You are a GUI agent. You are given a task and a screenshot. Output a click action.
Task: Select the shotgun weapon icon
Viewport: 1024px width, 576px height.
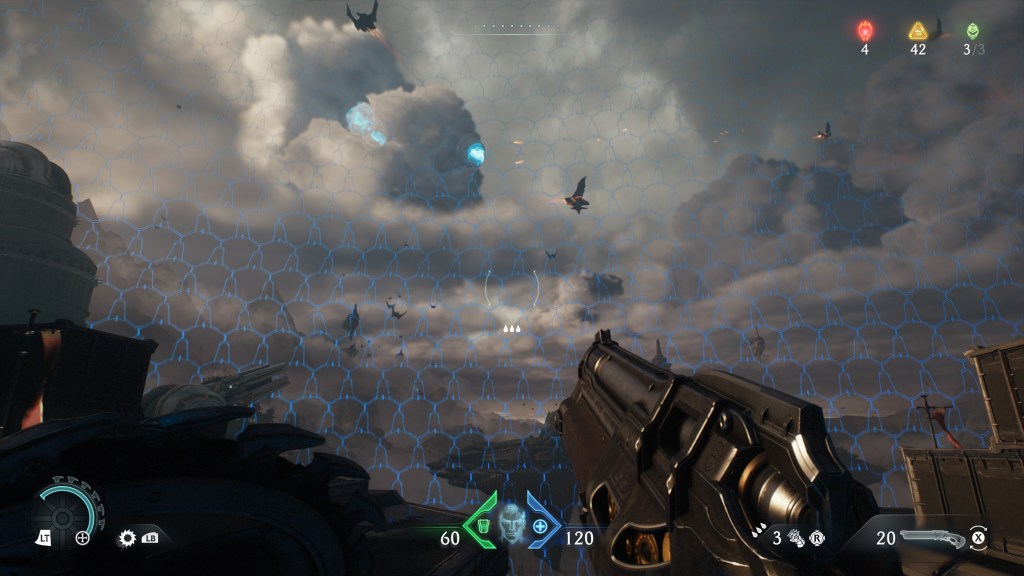coord(932,539)
